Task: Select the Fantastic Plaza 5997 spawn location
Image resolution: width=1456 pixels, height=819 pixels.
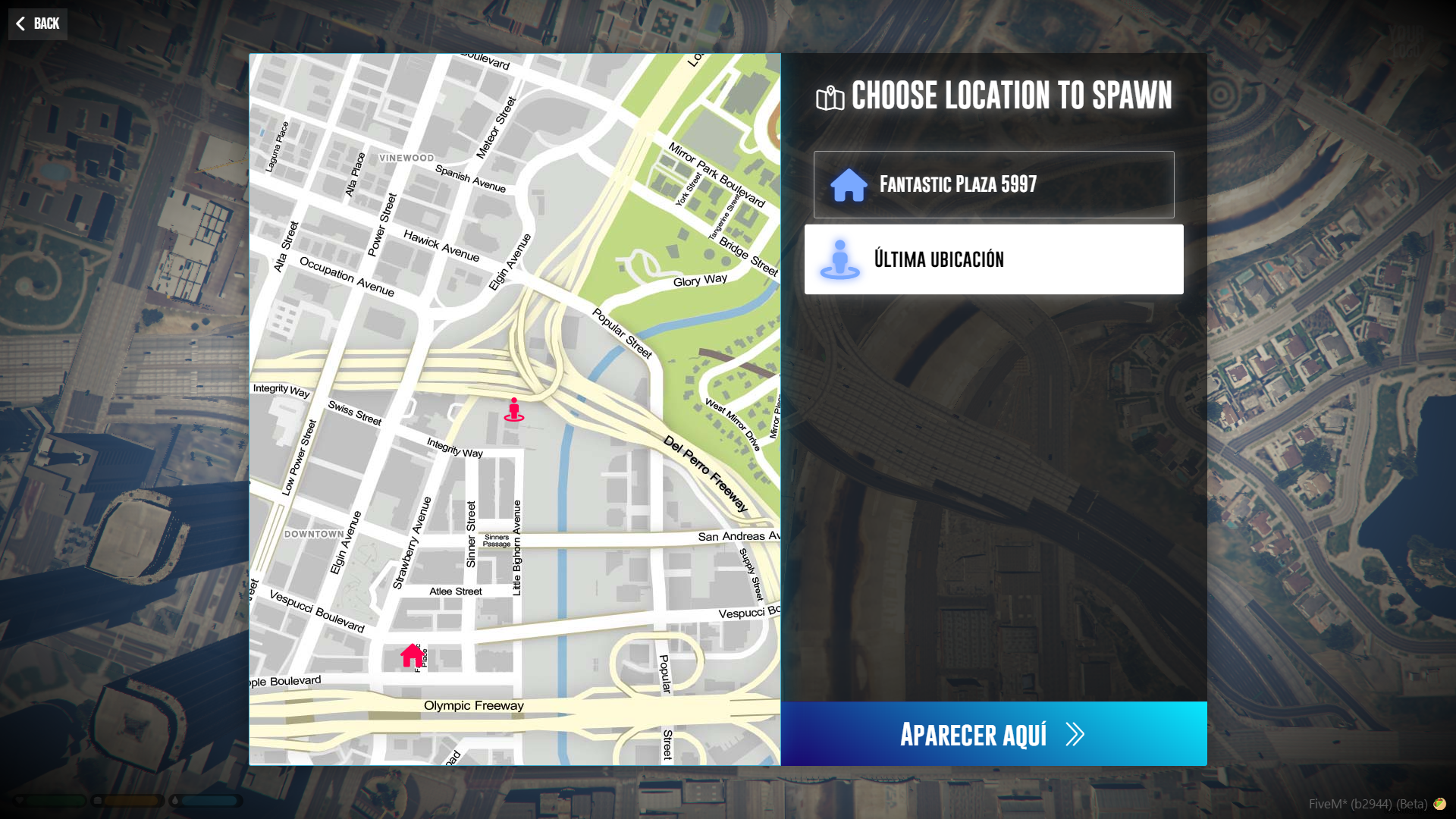Action: point(993,184)
